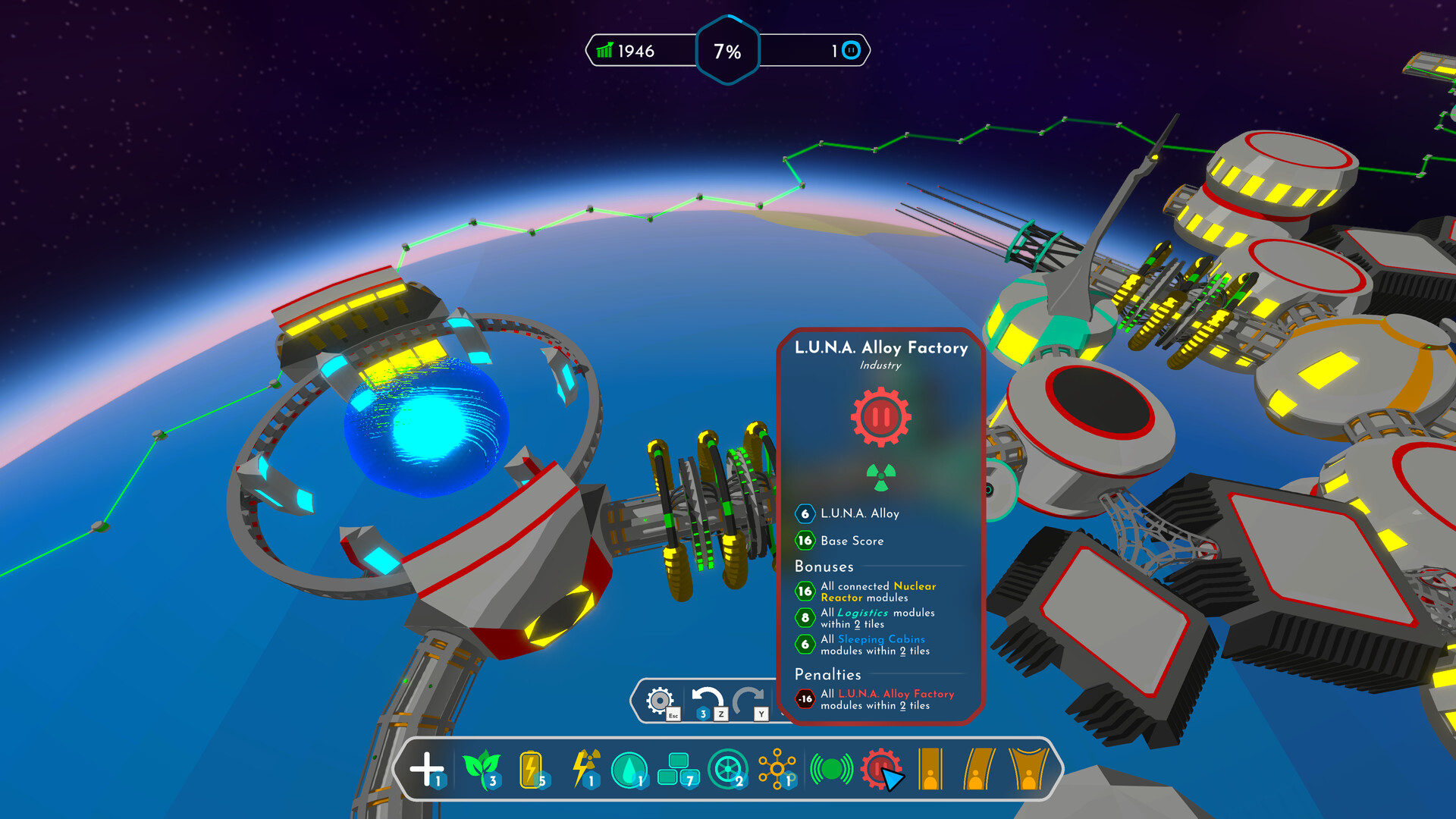
Task: Redo the undone action
Action: 749,700
